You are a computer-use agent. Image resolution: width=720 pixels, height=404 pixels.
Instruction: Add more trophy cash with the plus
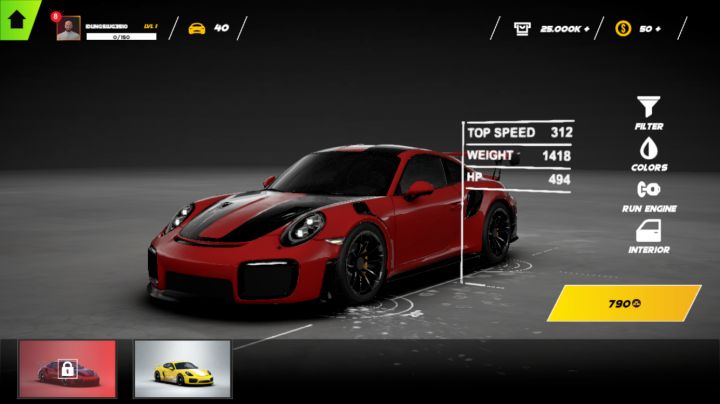pyautogui.click(x=586, y=29)
